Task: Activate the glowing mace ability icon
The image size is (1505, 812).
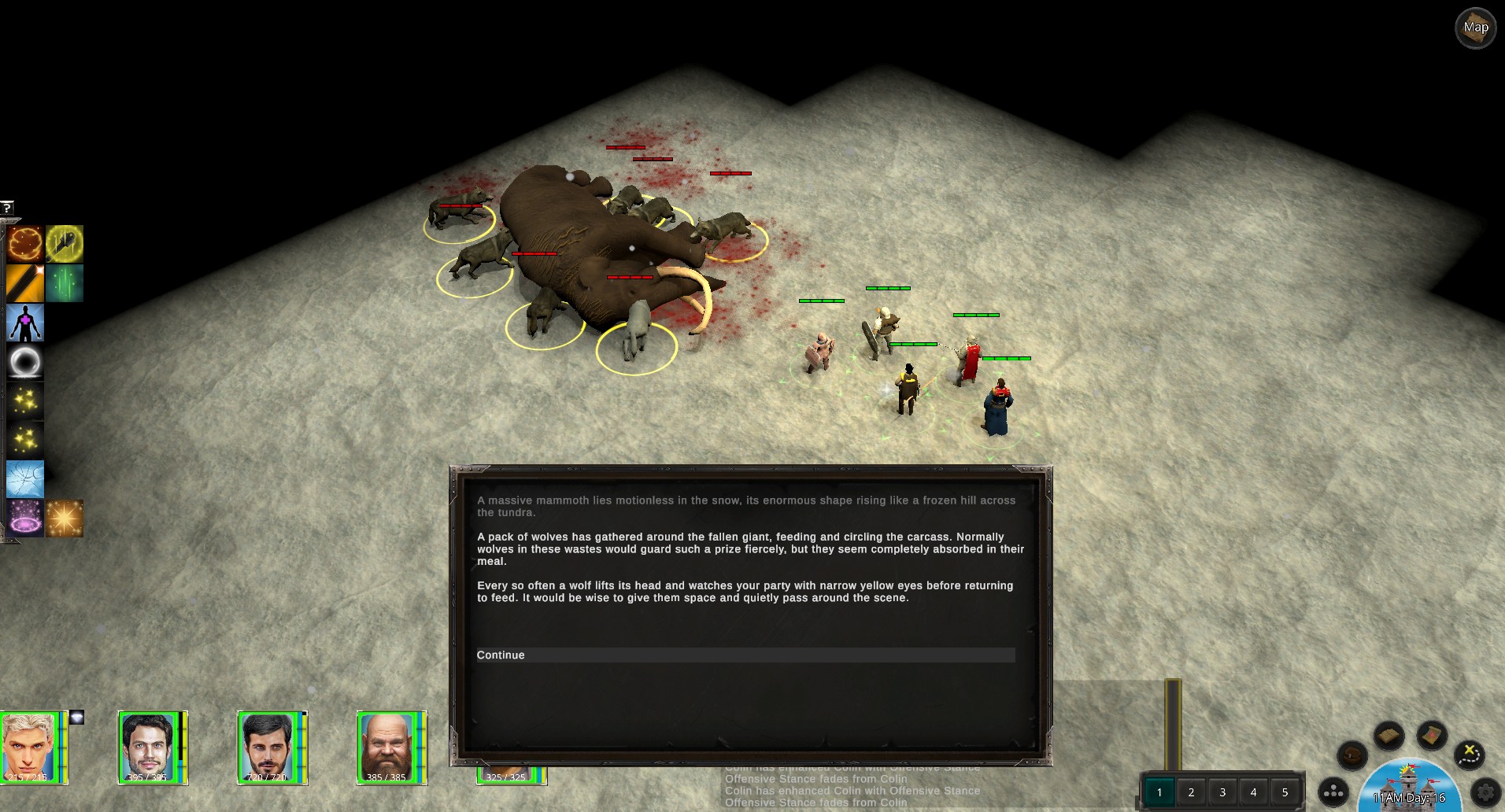Action: (x=65, y=244)
